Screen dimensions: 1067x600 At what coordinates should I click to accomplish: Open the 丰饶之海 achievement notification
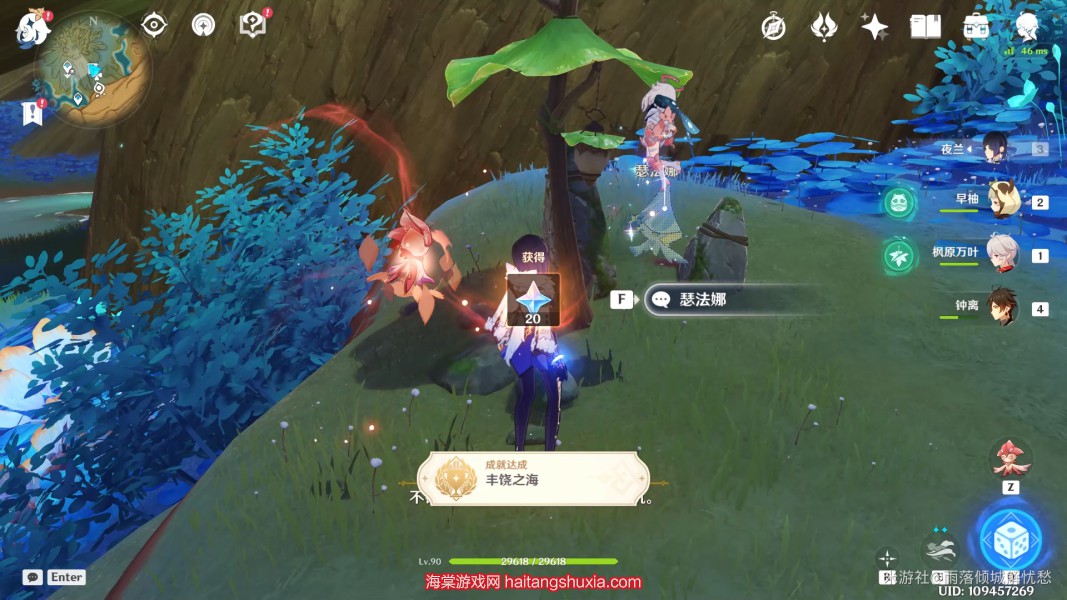533,478
